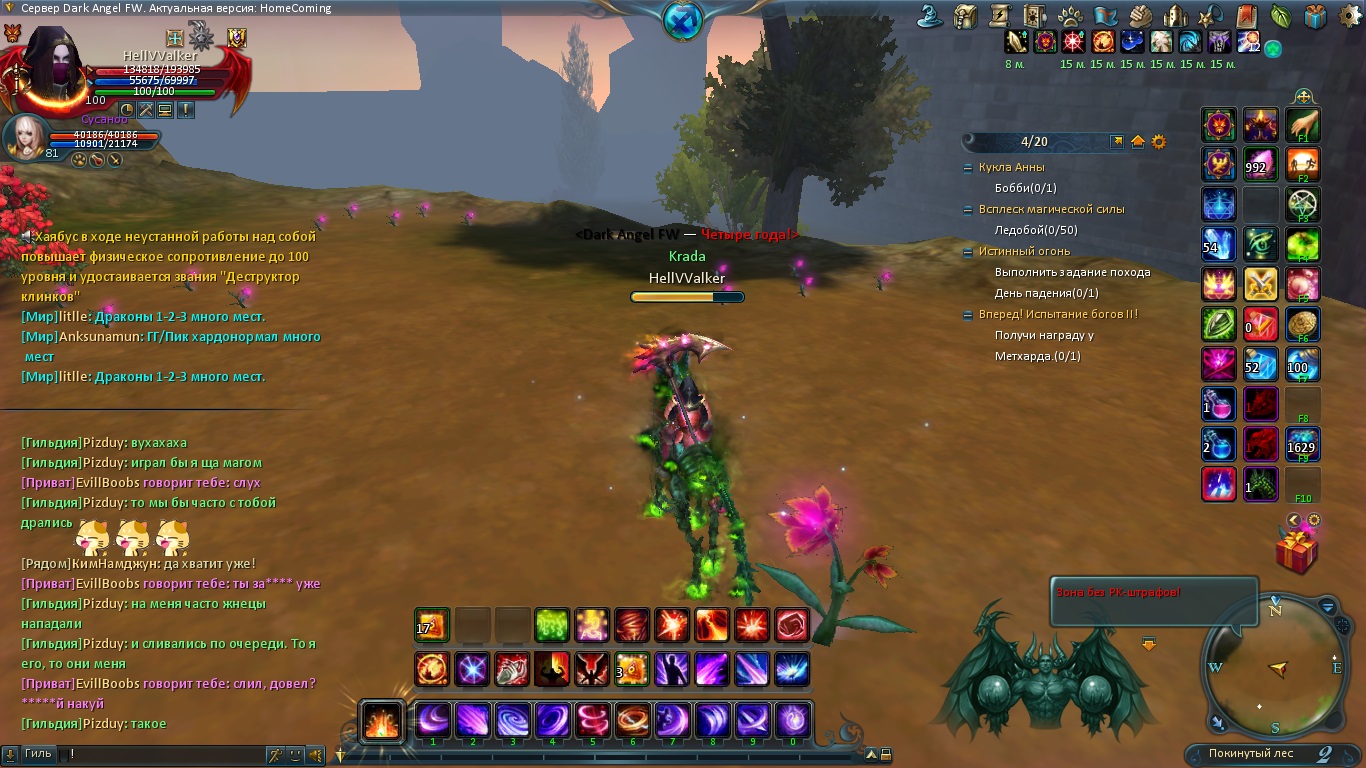
Task: Activate skill in hotbar slot 1
Action: click(433, 720)
